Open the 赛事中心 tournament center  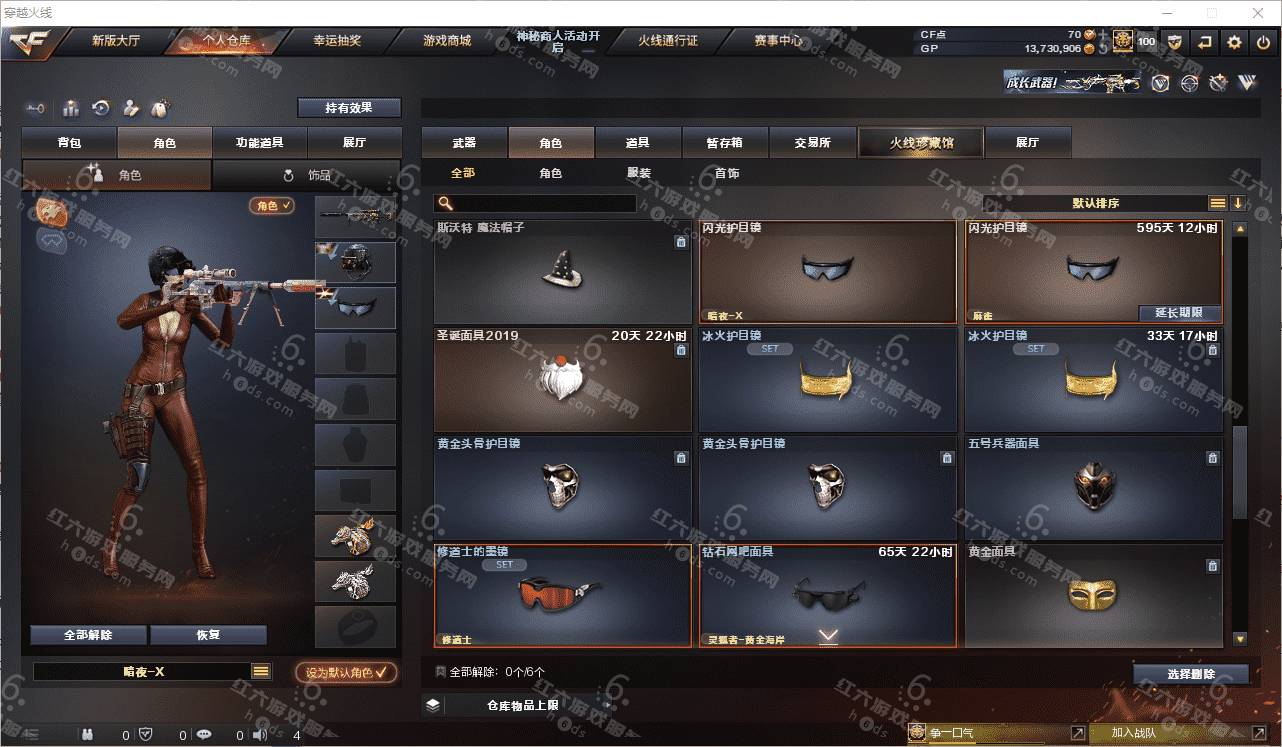pyautogui.click(x=778, y=41)
